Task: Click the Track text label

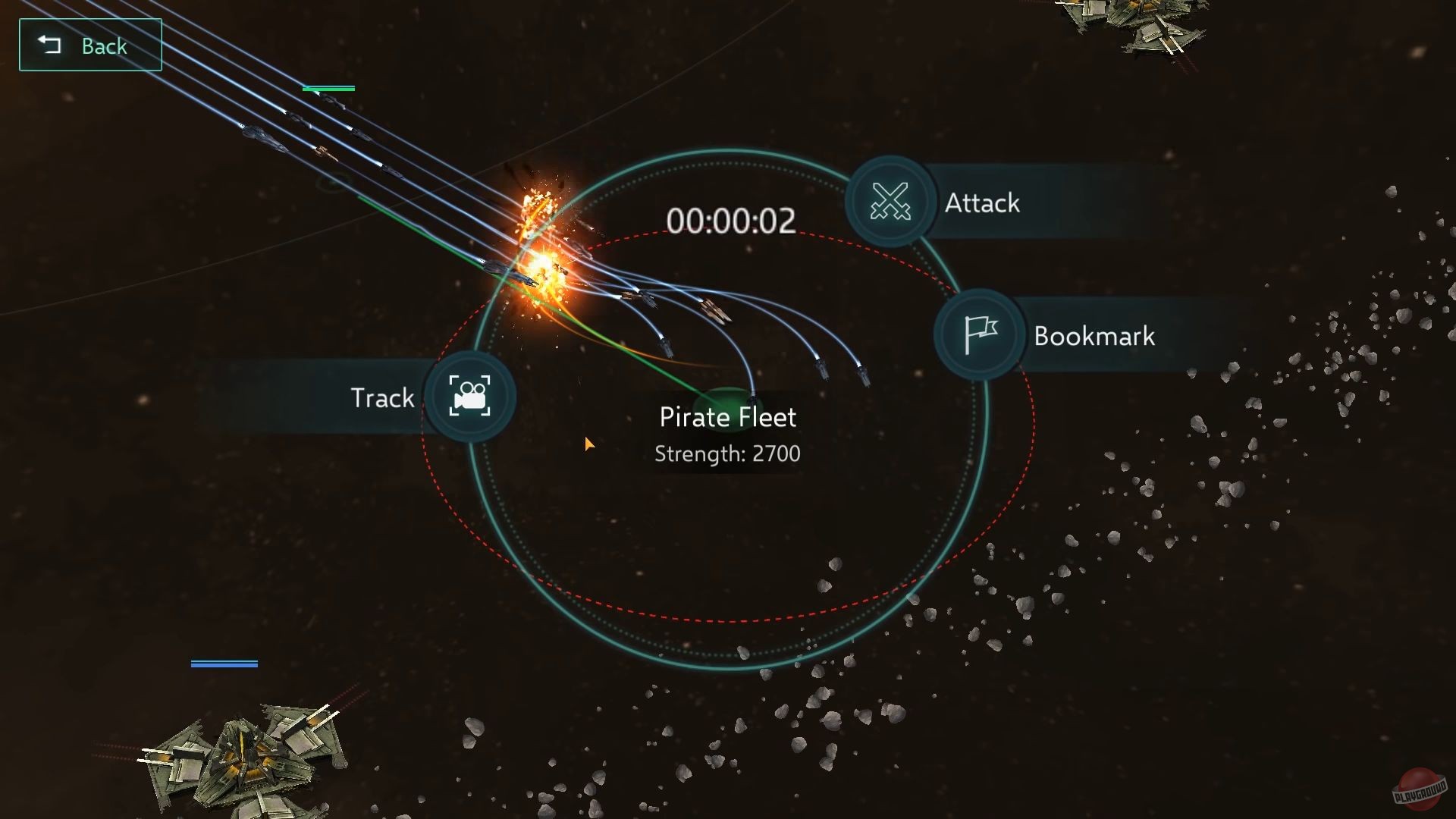Action: click(381, 397)
